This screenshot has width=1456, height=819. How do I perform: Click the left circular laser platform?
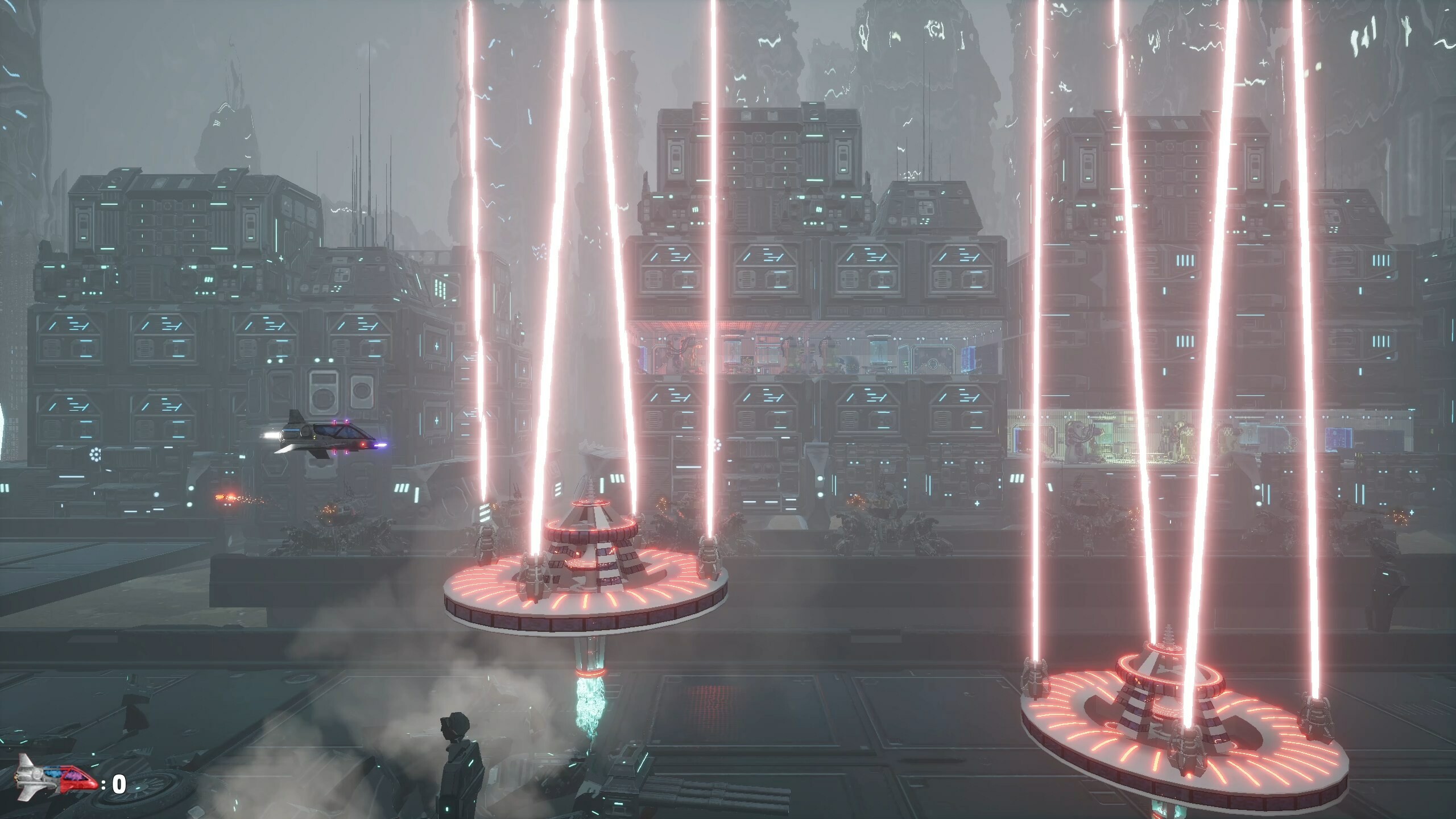(586, 591)
